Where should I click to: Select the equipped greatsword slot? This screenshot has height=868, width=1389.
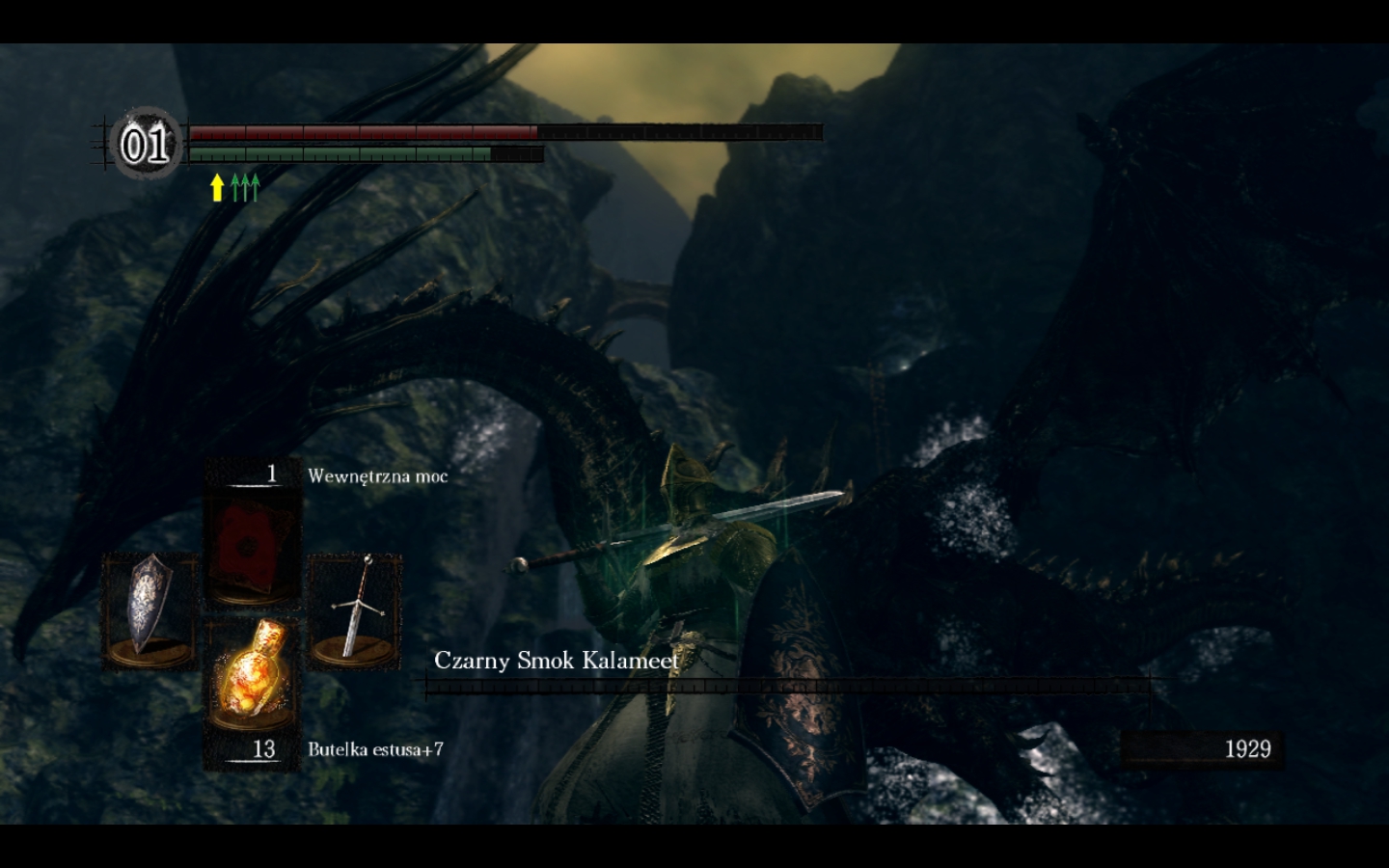point(355,610)
